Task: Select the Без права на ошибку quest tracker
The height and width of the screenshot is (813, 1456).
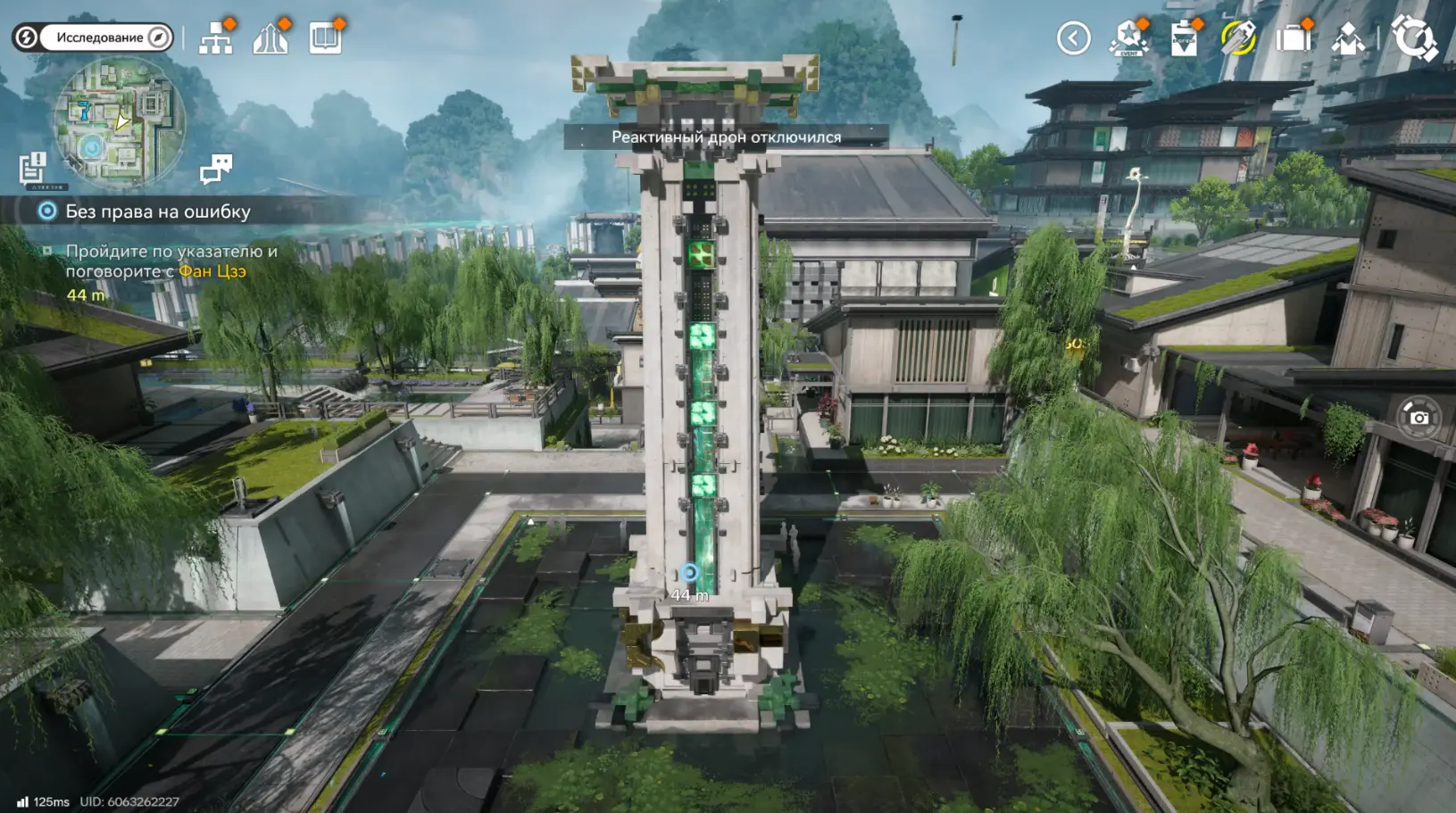Action: point(157,212)
